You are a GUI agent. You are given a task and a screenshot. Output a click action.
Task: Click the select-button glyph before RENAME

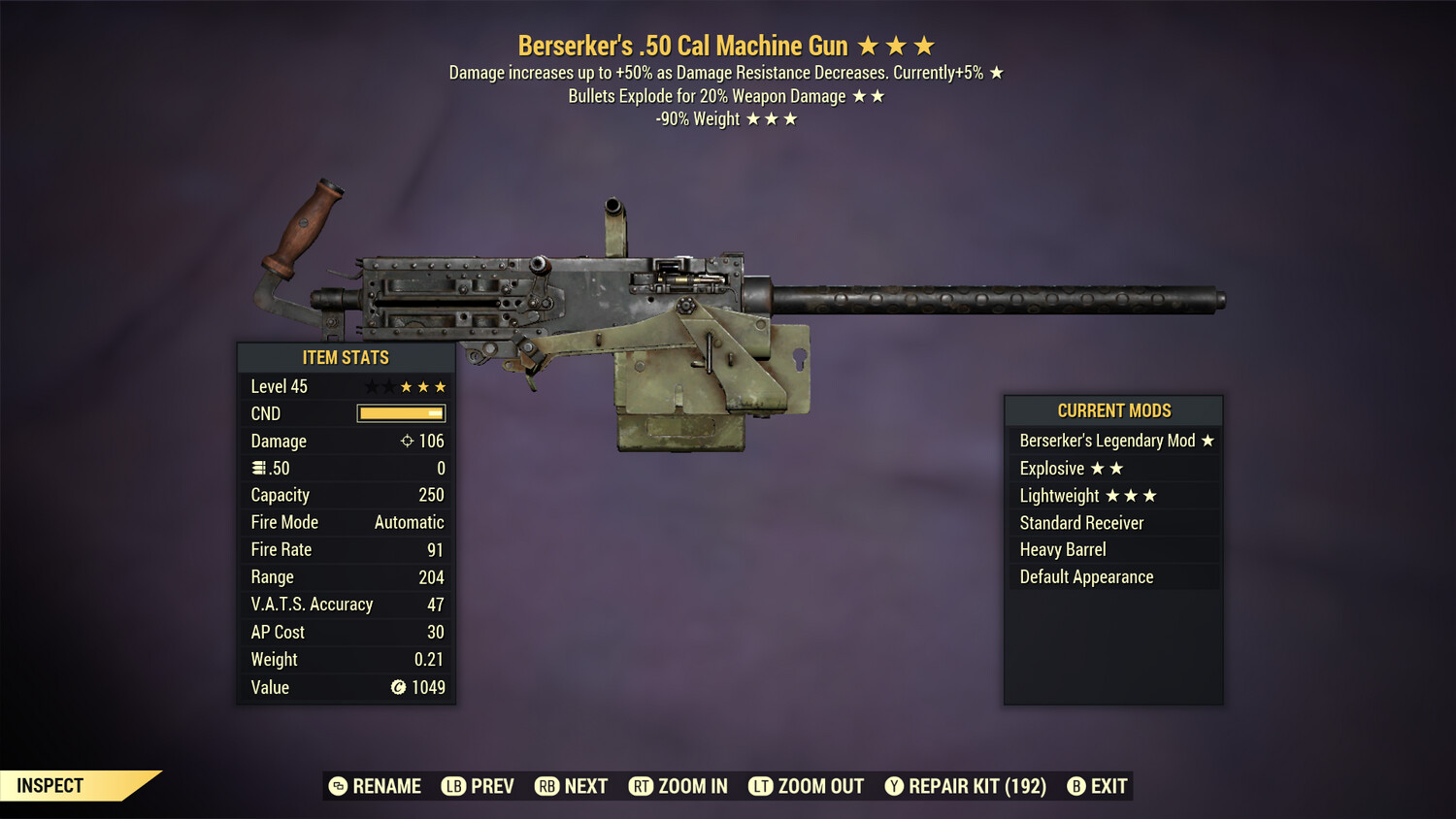(336, 786)
